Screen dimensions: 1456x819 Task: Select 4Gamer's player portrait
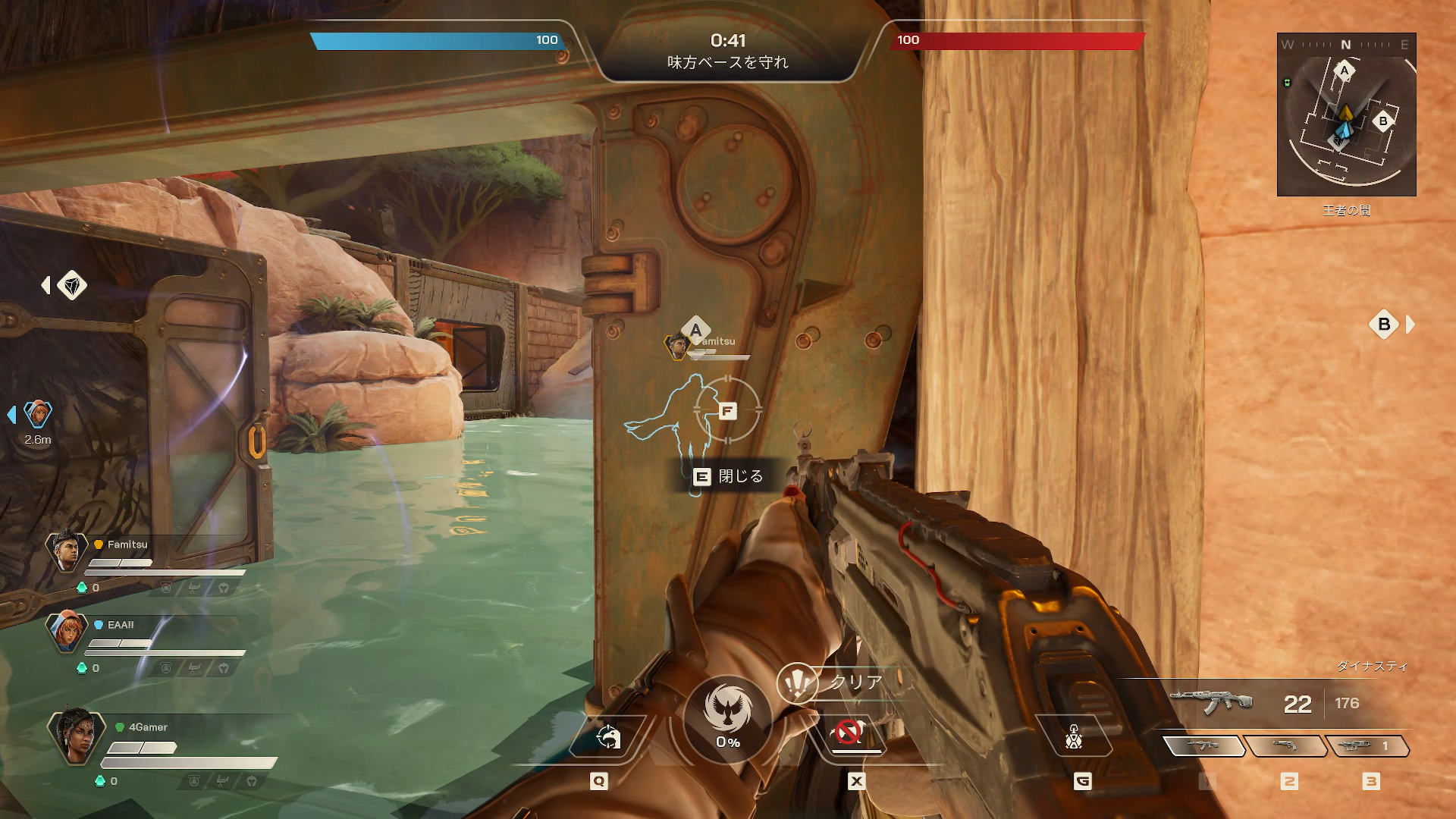[x=76, y=736]
